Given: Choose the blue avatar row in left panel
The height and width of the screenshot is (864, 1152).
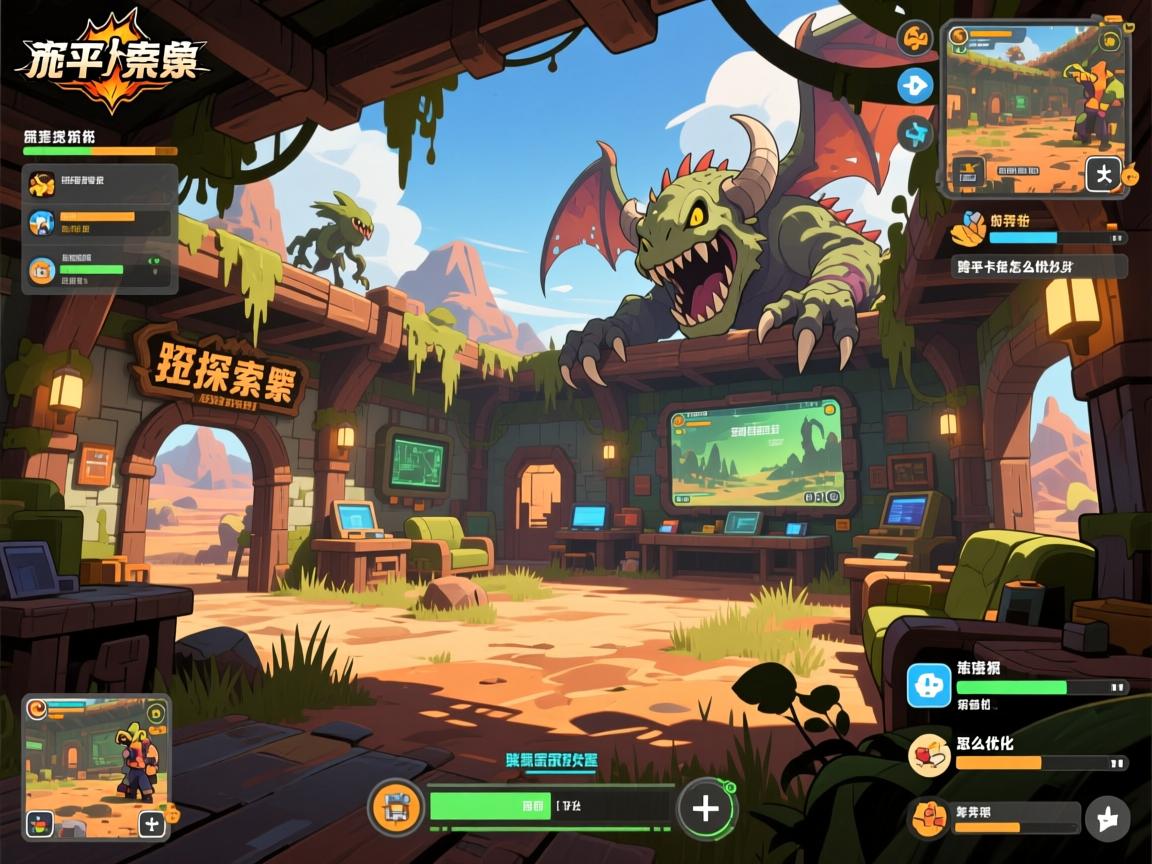Looking at the screenshot, I should click(x=100, y=222).
